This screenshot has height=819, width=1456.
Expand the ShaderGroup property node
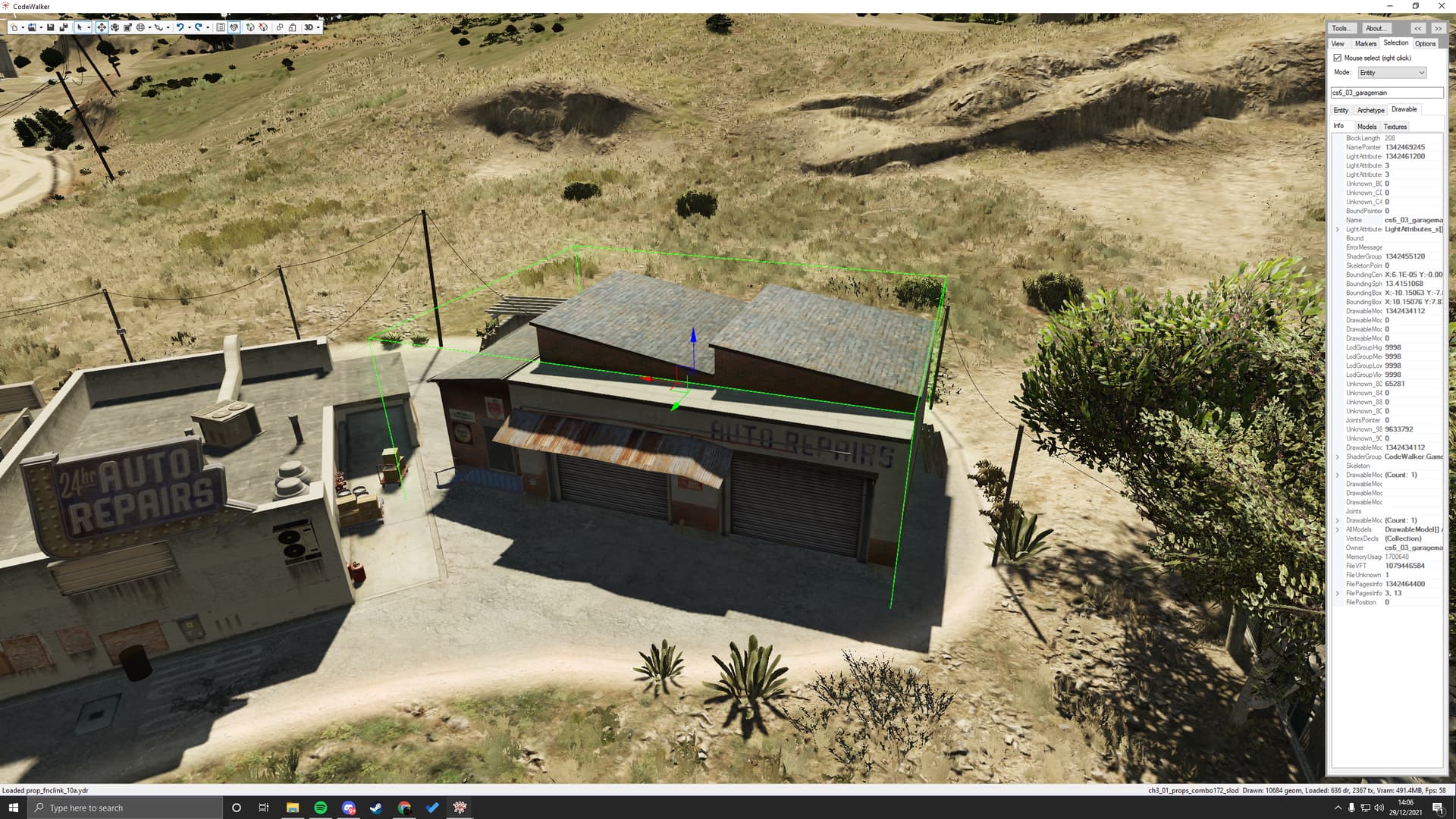[x=1338, y=457]
